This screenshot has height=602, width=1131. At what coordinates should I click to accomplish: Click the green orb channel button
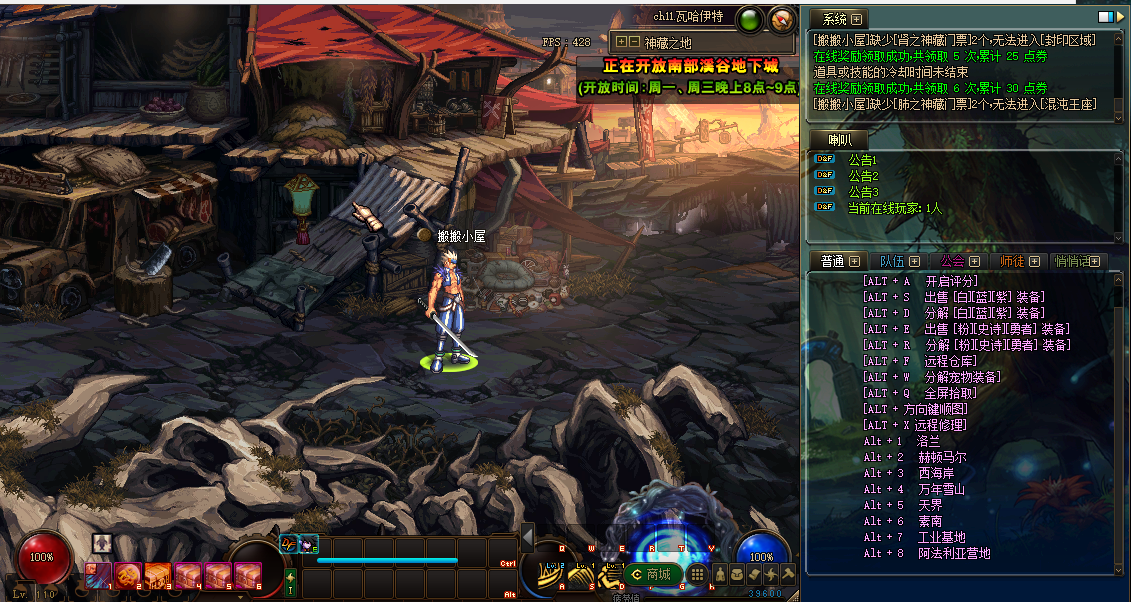749,19
